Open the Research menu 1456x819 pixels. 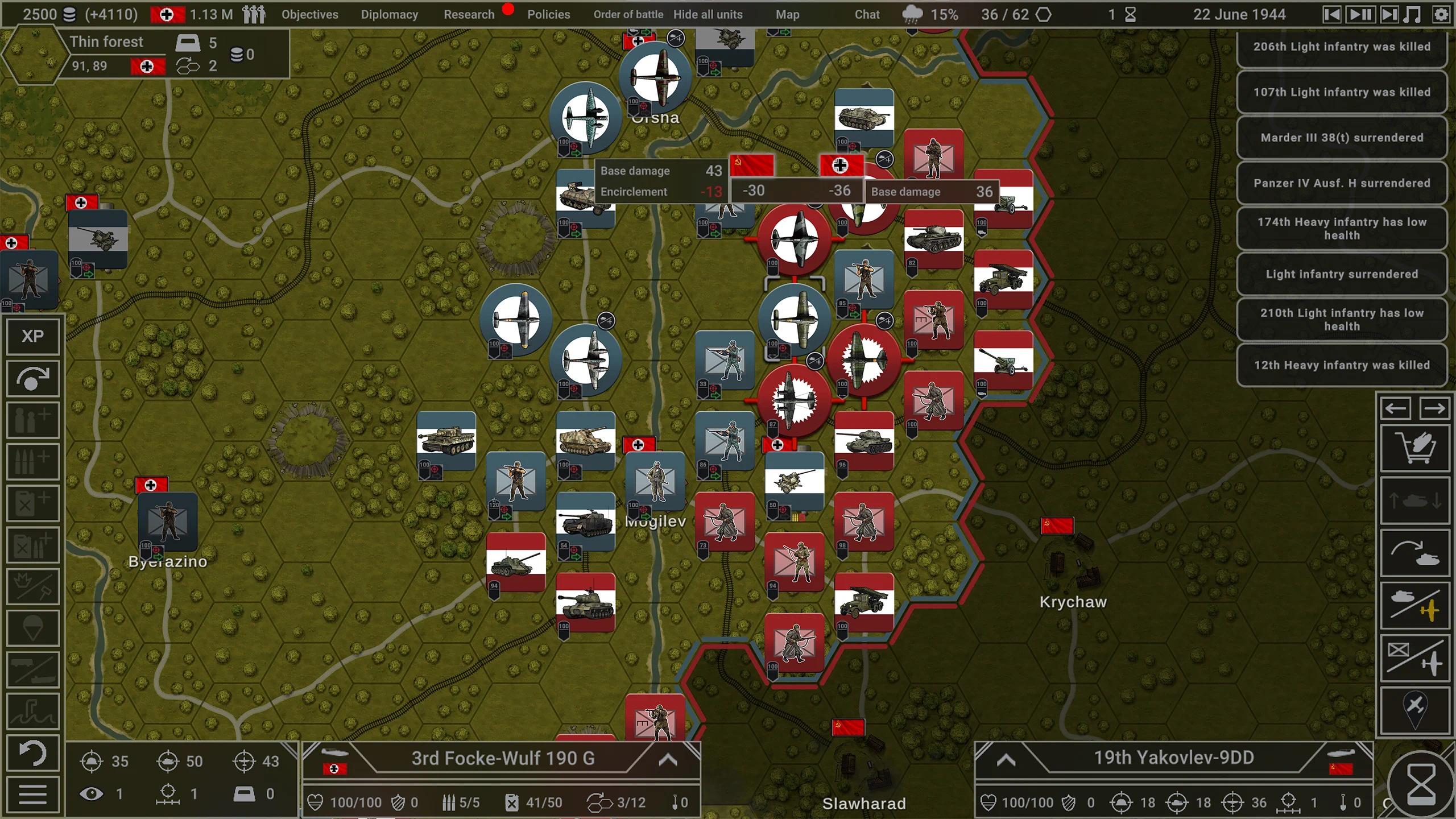coord(469,14)
